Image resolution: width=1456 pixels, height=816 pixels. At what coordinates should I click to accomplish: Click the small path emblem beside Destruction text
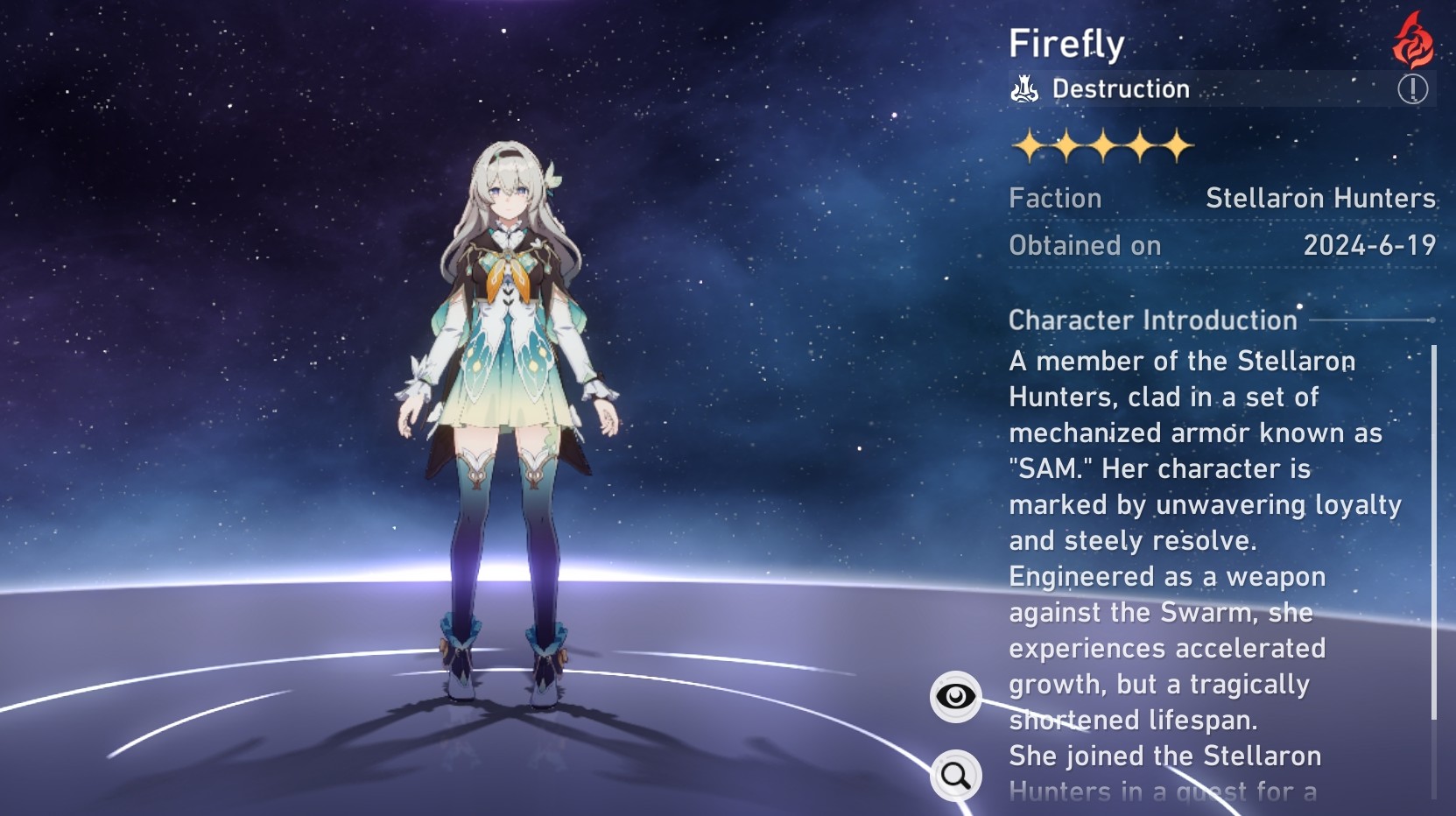tap(1024, 88)
